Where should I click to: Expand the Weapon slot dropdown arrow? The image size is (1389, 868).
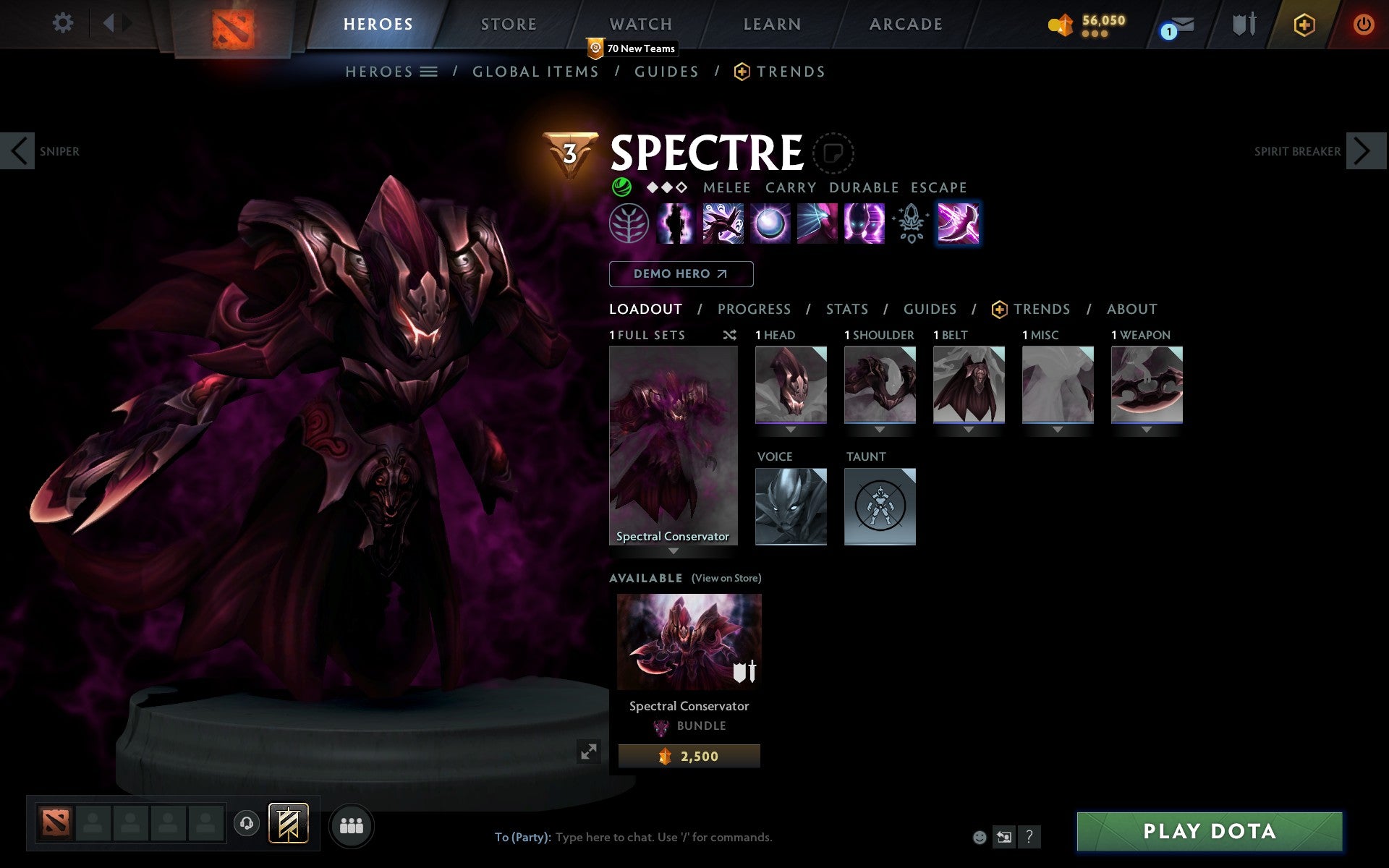[x=1146, y=428]
